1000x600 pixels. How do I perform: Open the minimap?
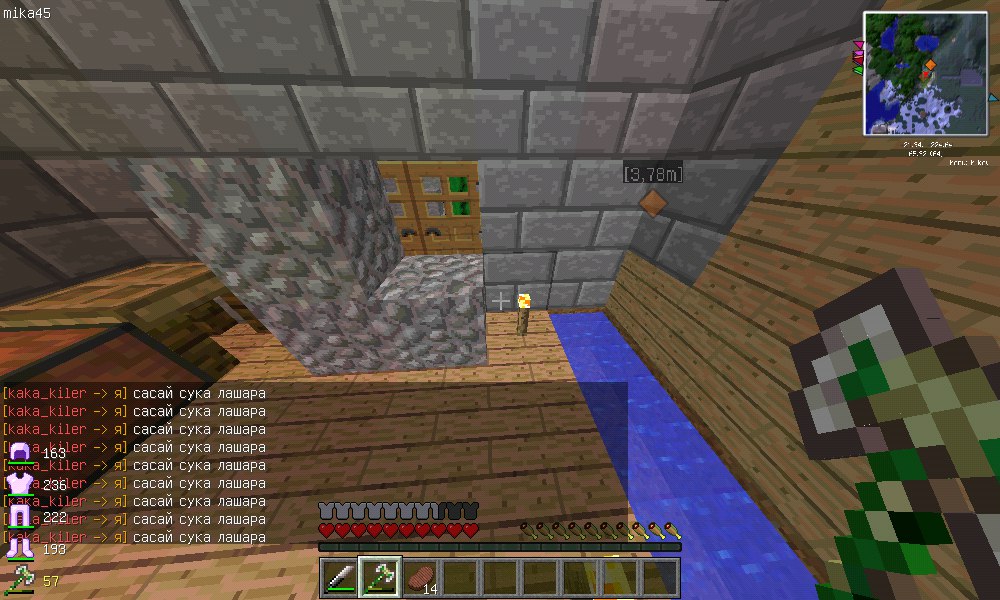925,72
